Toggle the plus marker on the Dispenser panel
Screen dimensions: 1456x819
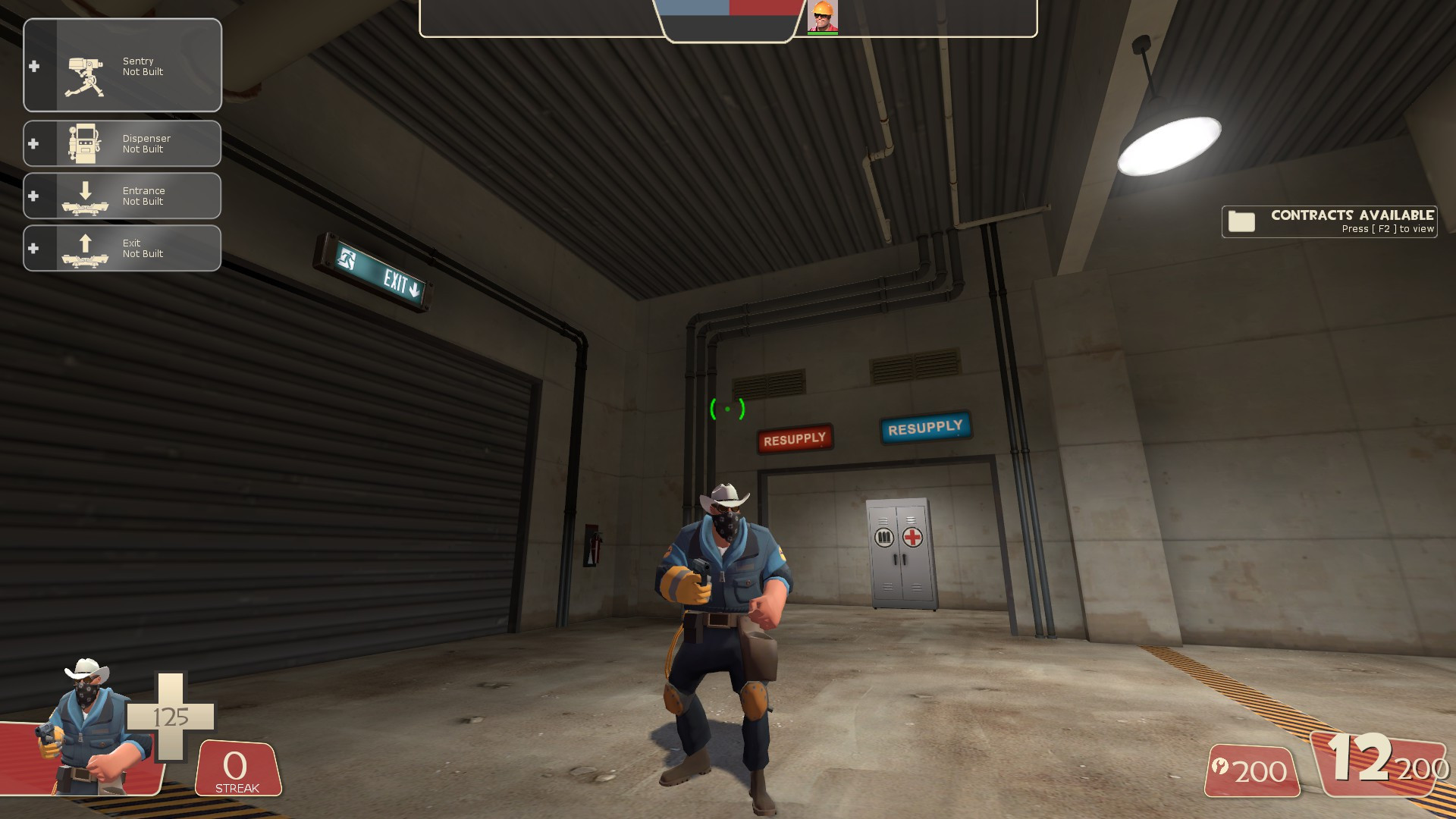pyautogui.click(x=33, y=143)
